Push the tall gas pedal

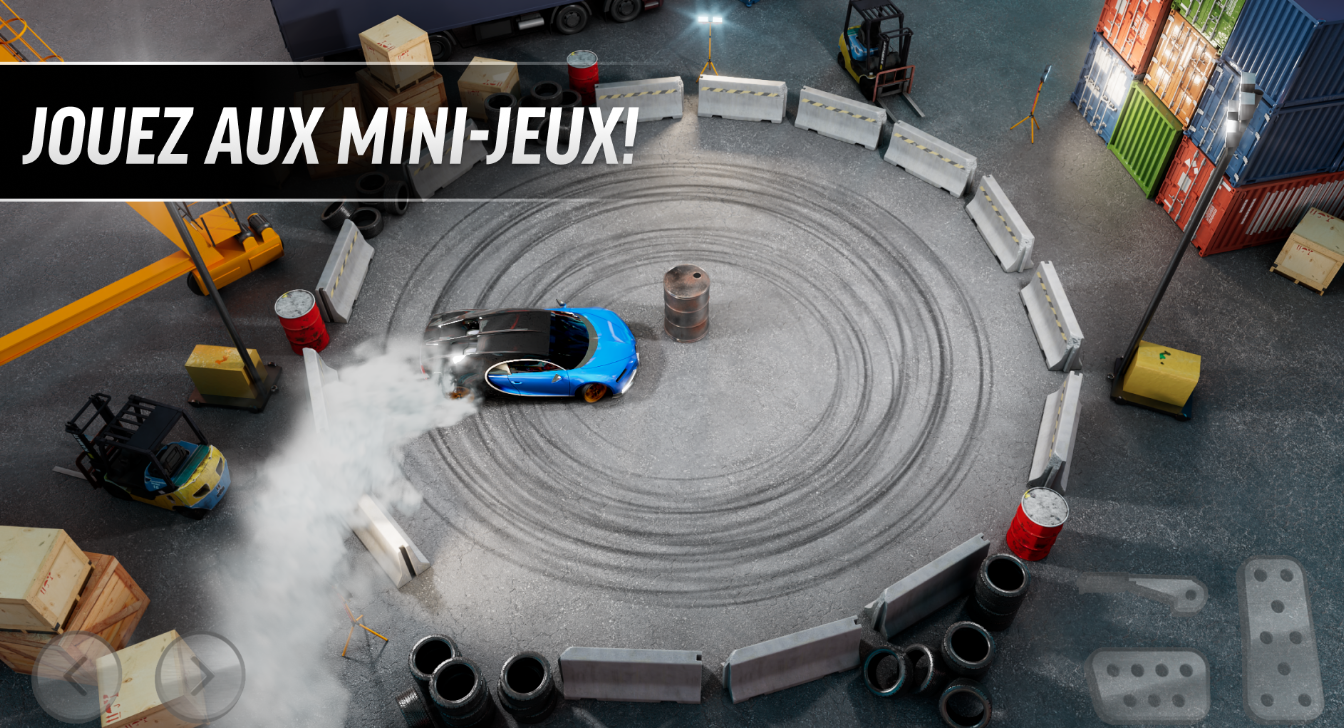(x=1280, y=637)
